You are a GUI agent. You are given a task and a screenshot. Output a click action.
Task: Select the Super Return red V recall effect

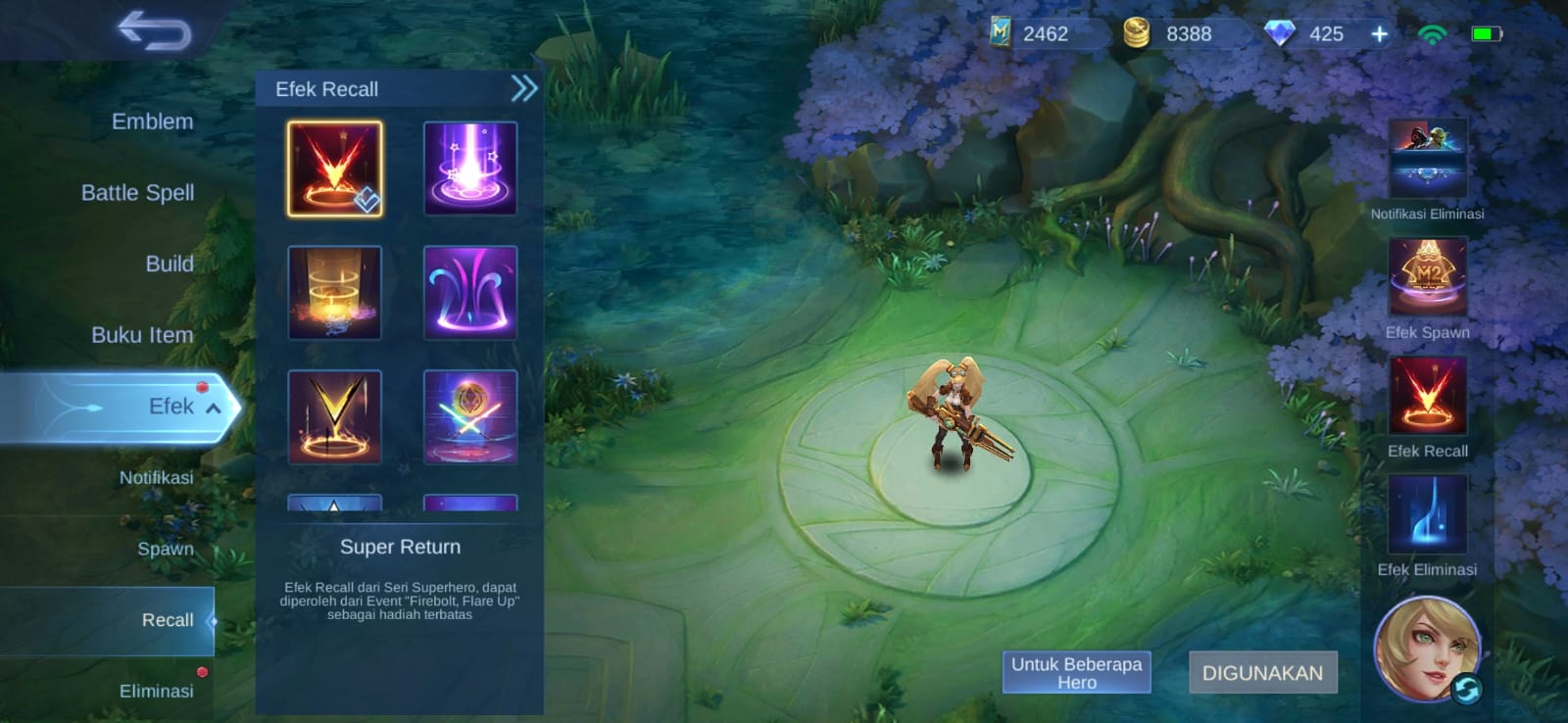334,169
